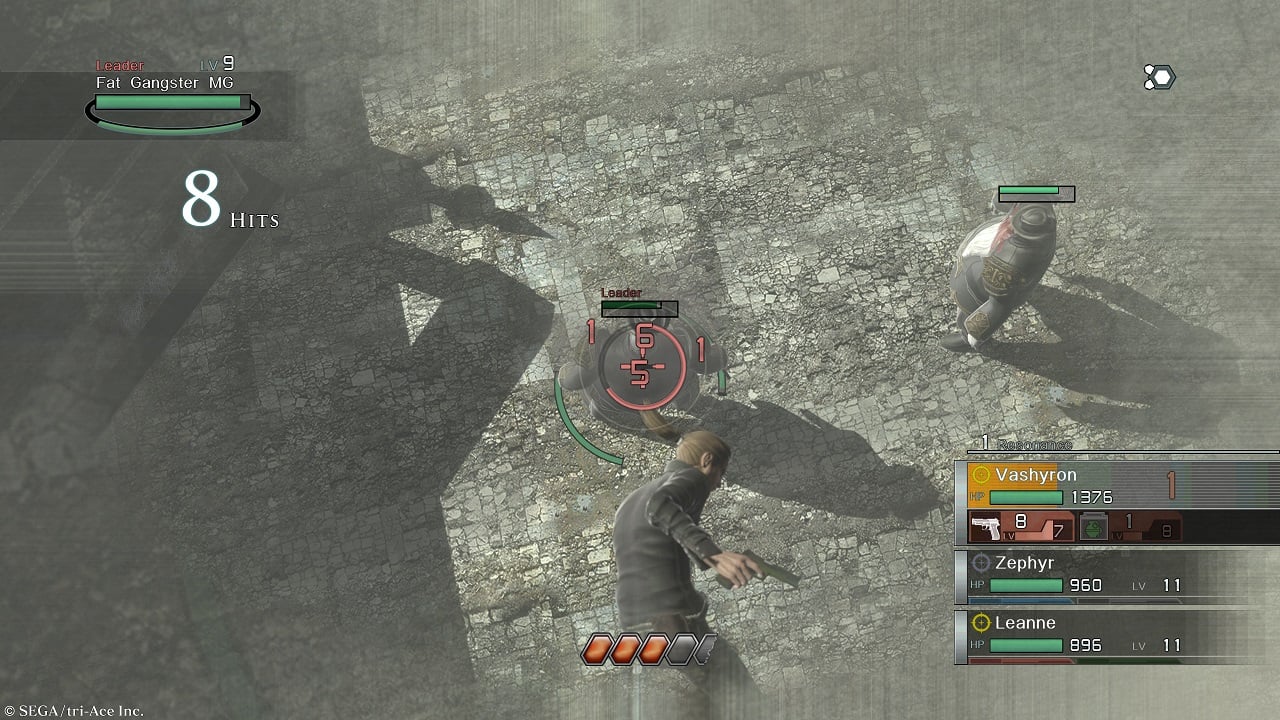Pick Leanne from the party list

click(1024, 623)
